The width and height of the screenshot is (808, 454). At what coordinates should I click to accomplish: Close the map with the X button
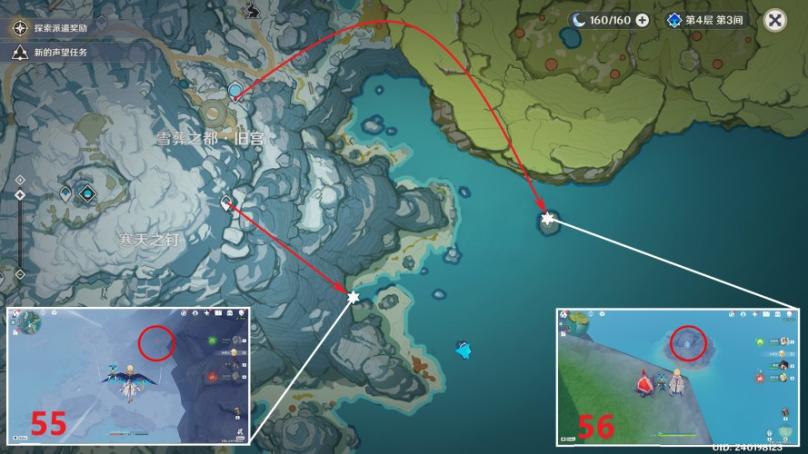[775, 20]
